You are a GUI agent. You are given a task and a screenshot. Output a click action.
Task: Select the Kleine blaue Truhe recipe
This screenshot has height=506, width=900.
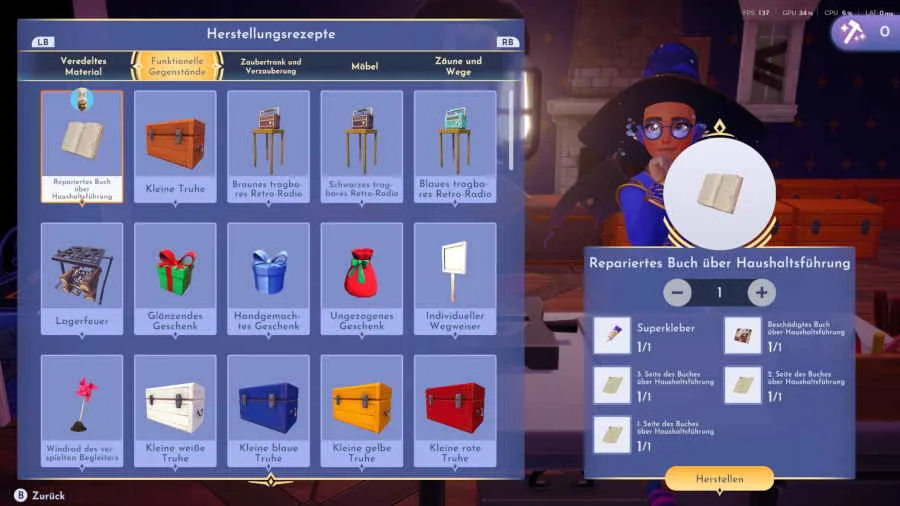pos(268,410)
